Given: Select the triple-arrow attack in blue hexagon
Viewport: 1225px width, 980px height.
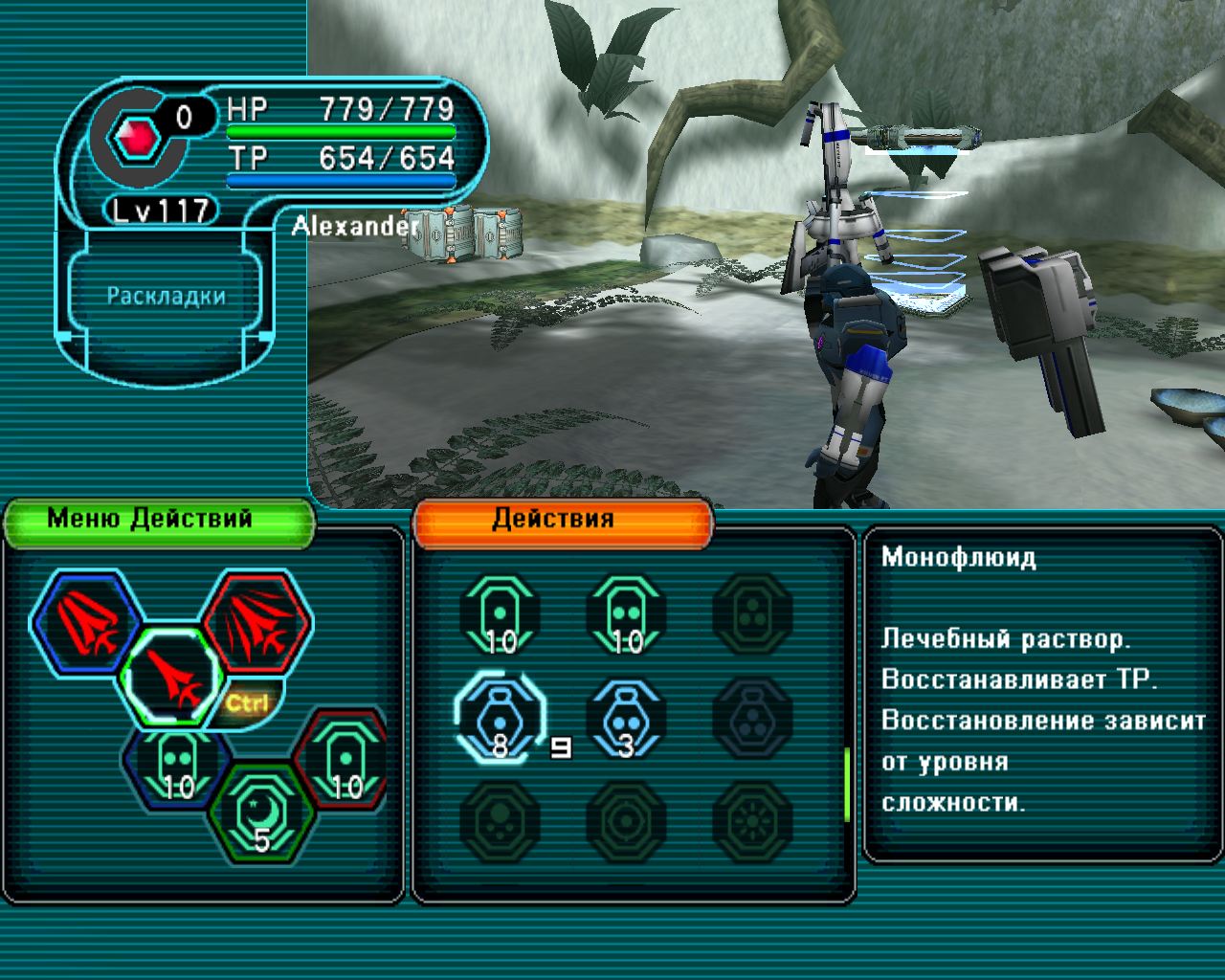Looking at the screenshot, I should tap(87, 623).
